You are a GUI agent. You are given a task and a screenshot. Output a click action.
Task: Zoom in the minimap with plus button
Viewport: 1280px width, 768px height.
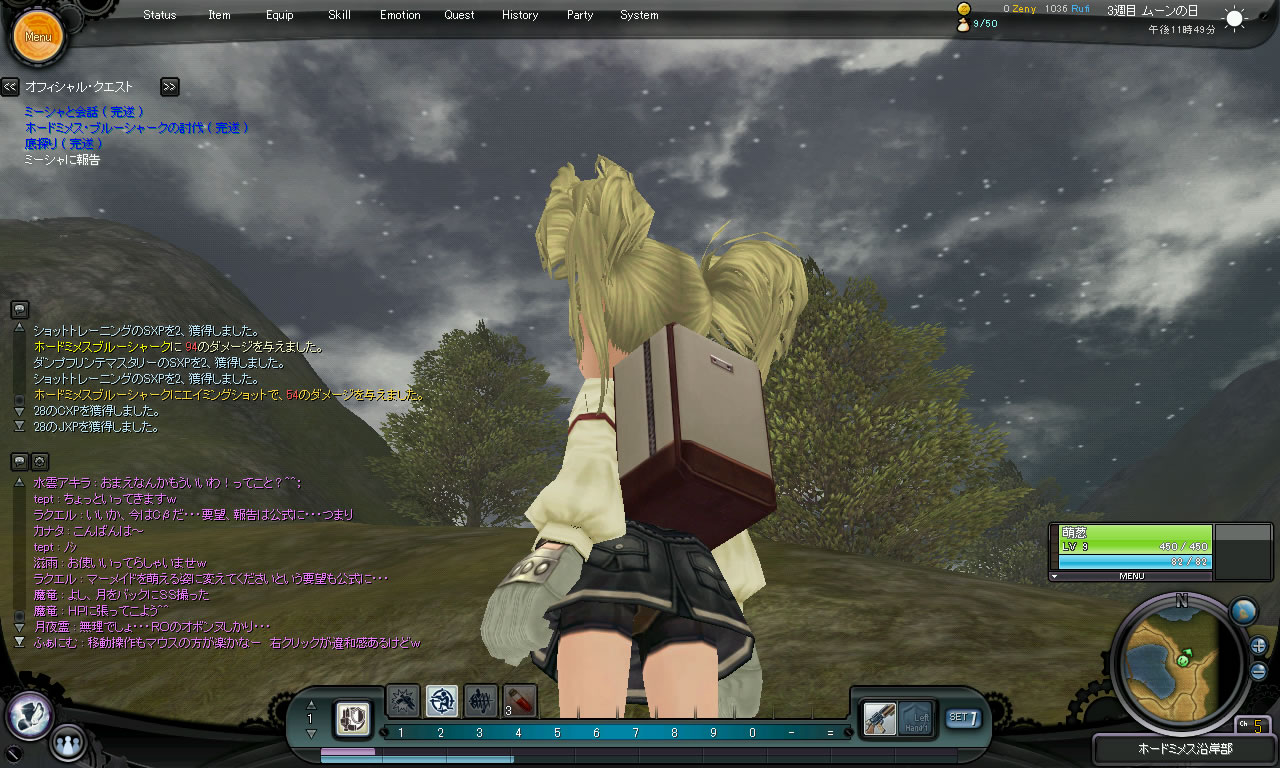[x=1258, y=646]
